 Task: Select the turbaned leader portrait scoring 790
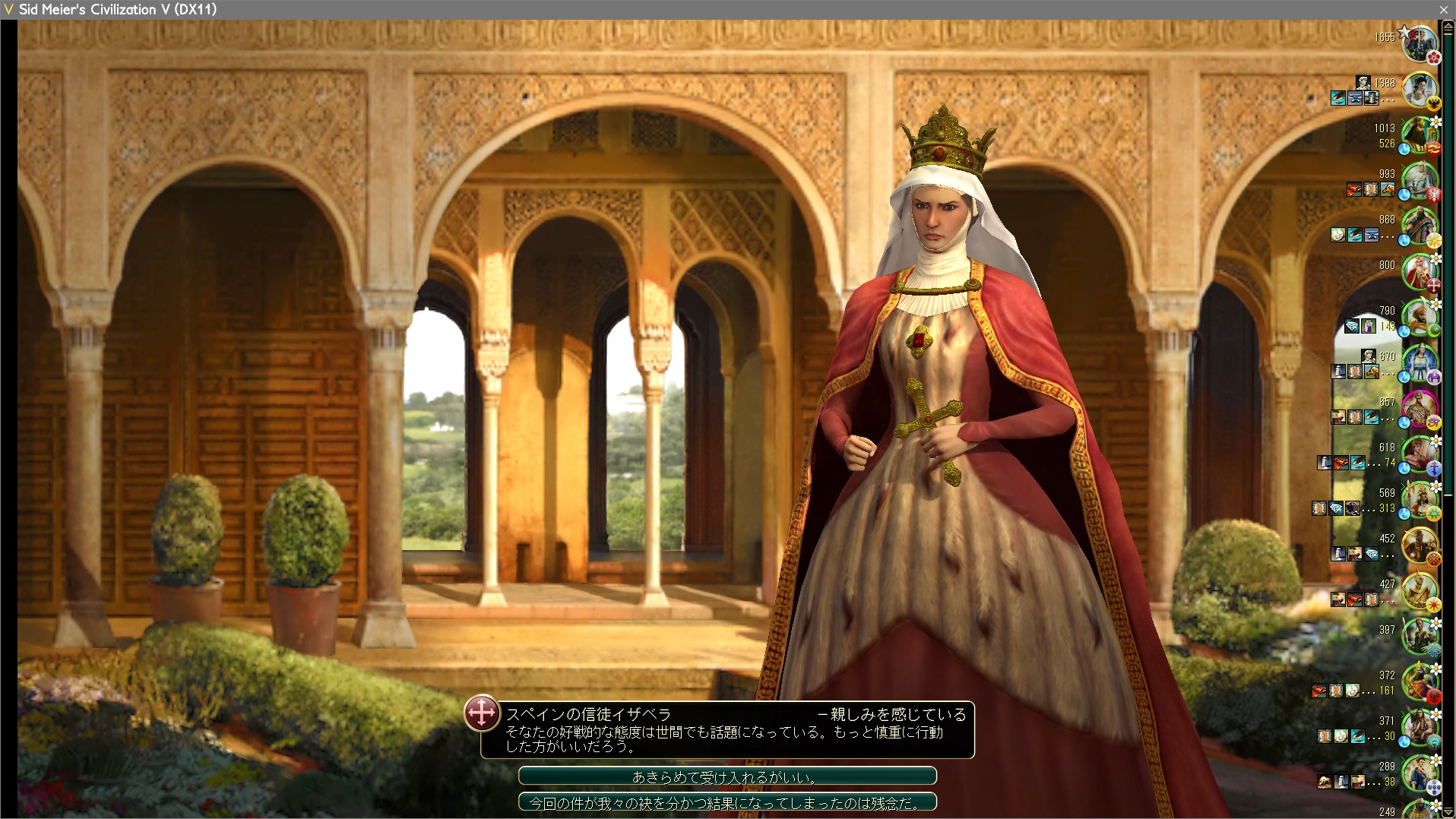[1419, 318]
